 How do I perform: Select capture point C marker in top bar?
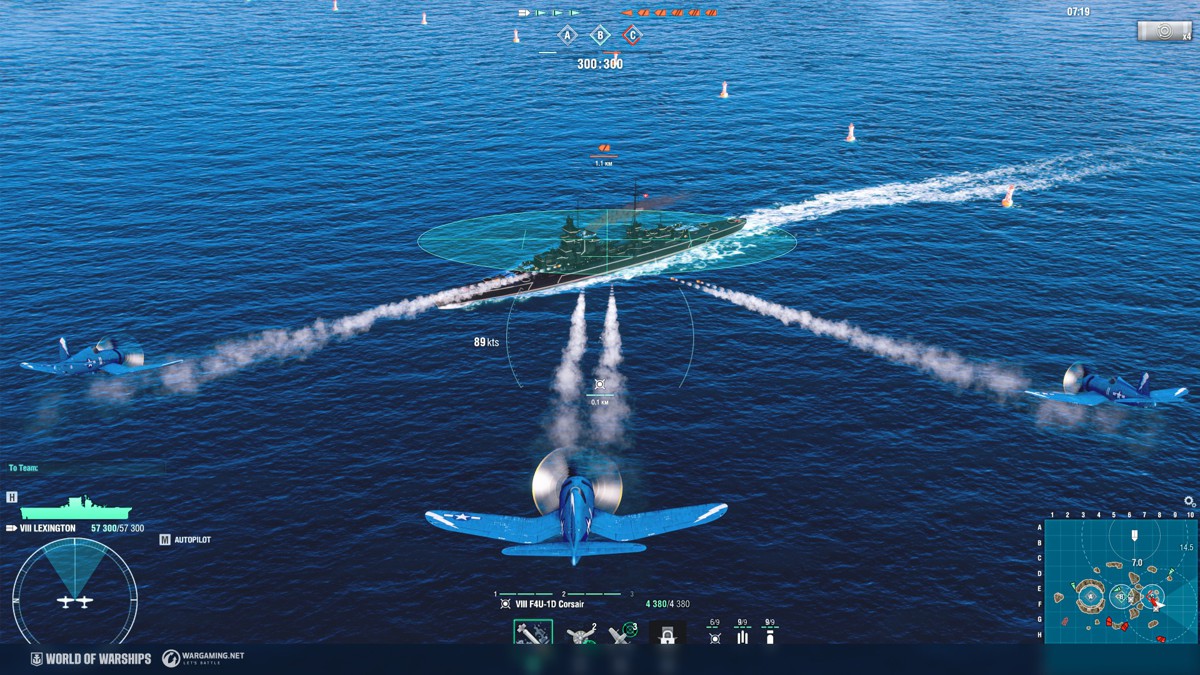tap(632, 36)
